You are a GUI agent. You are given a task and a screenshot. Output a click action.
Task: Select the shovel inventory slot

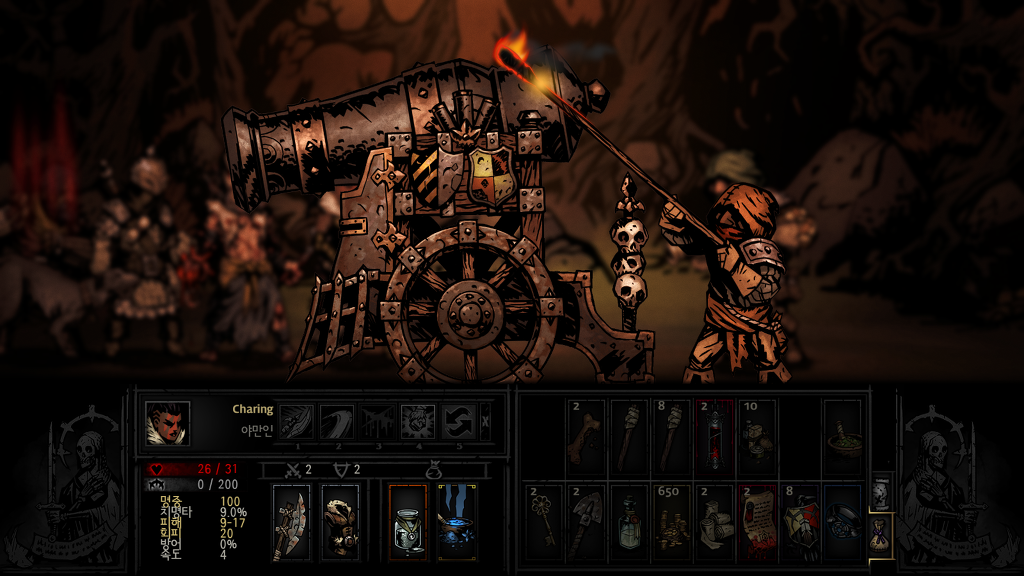(x=586, y=521)
